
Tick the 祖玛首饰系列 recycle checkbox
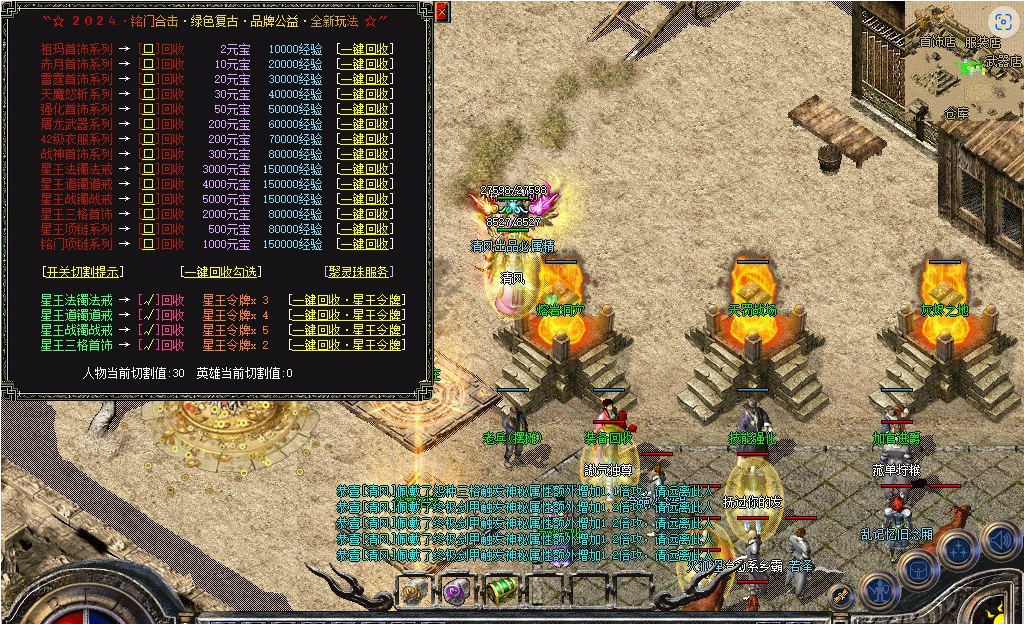coord(148,49)
